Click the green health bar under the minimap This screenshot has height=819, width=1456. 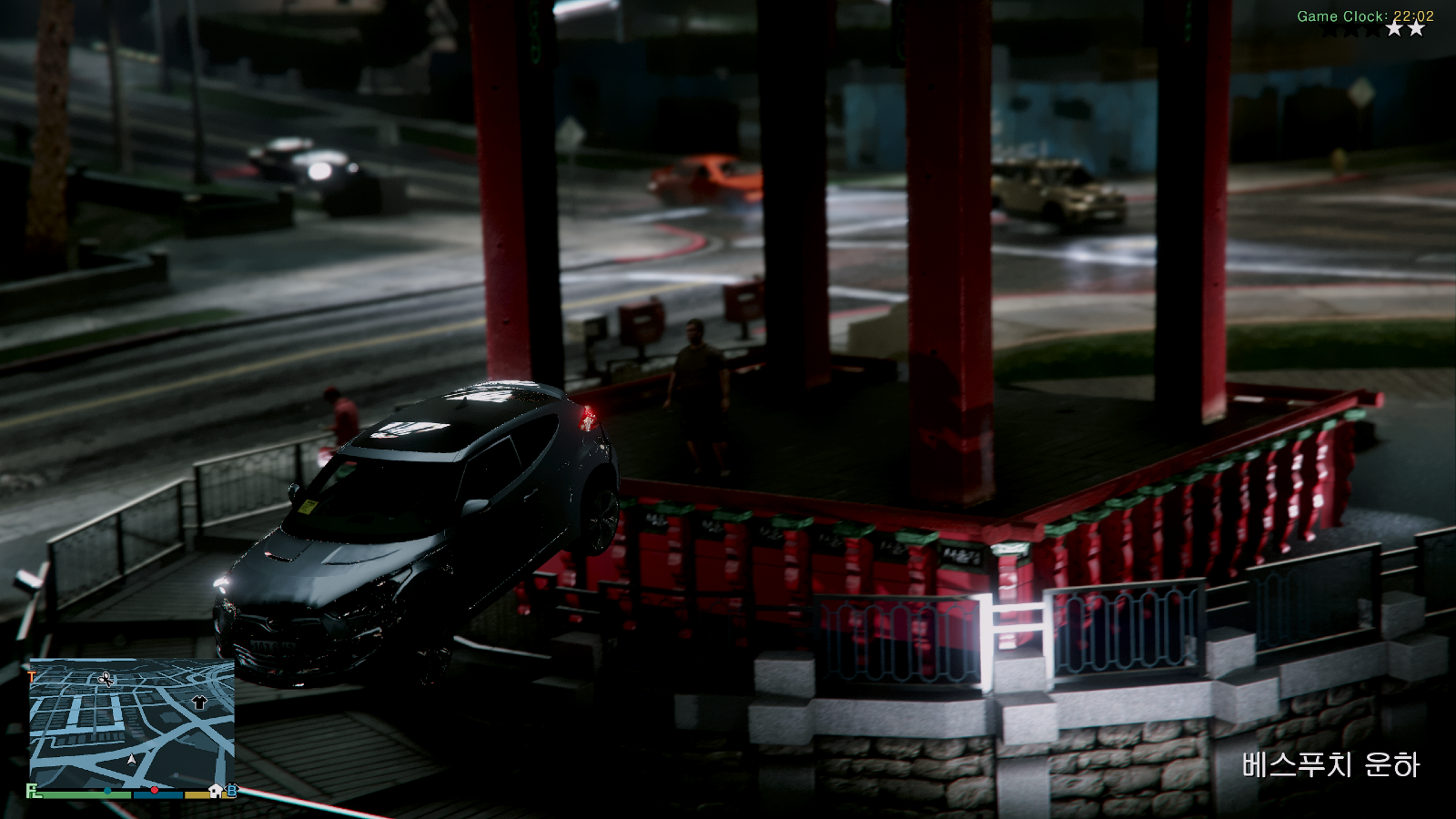[x=77, y=794]
